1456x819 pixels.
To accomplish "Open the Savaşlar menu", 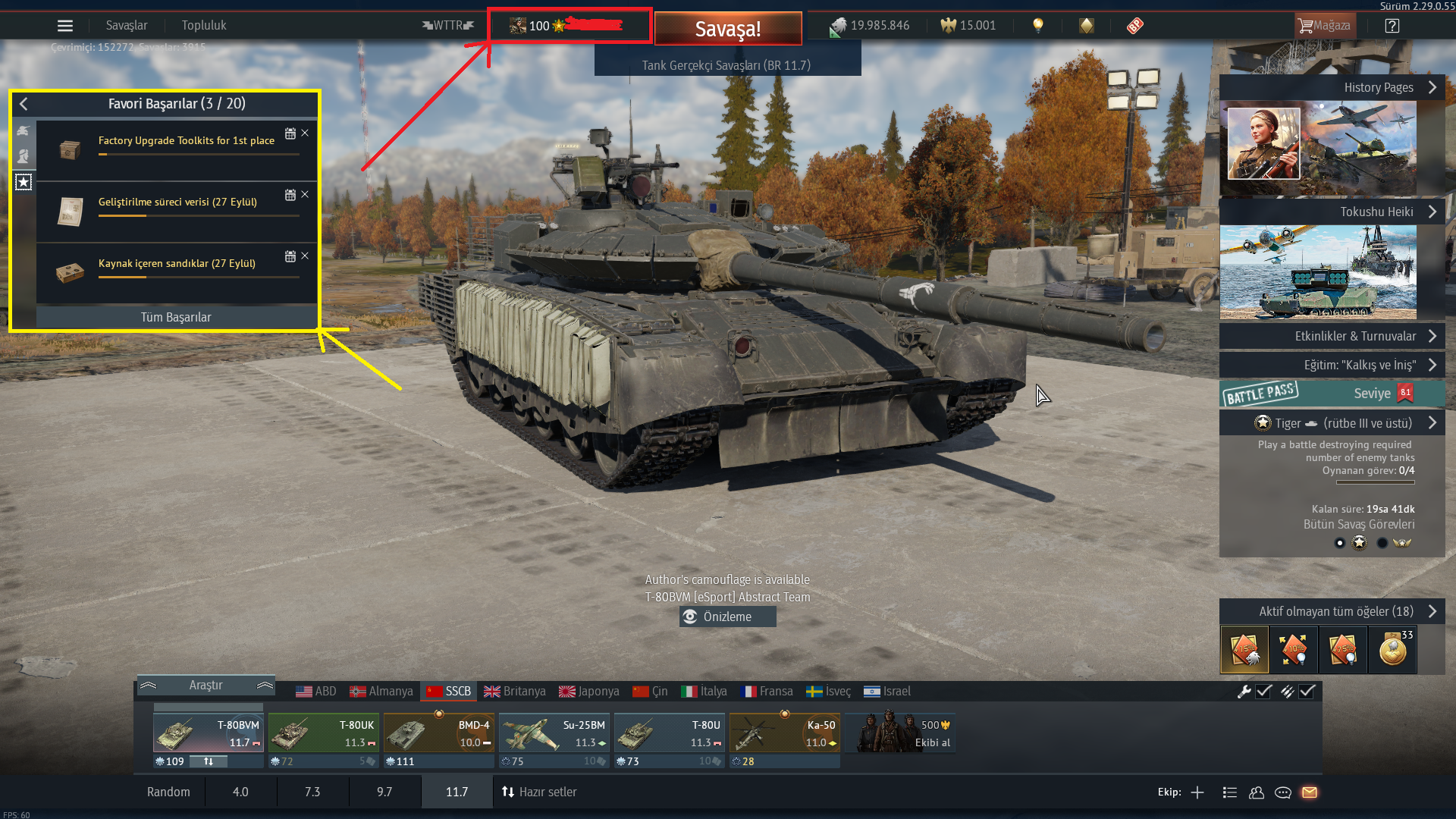I will tap(127, 26).
